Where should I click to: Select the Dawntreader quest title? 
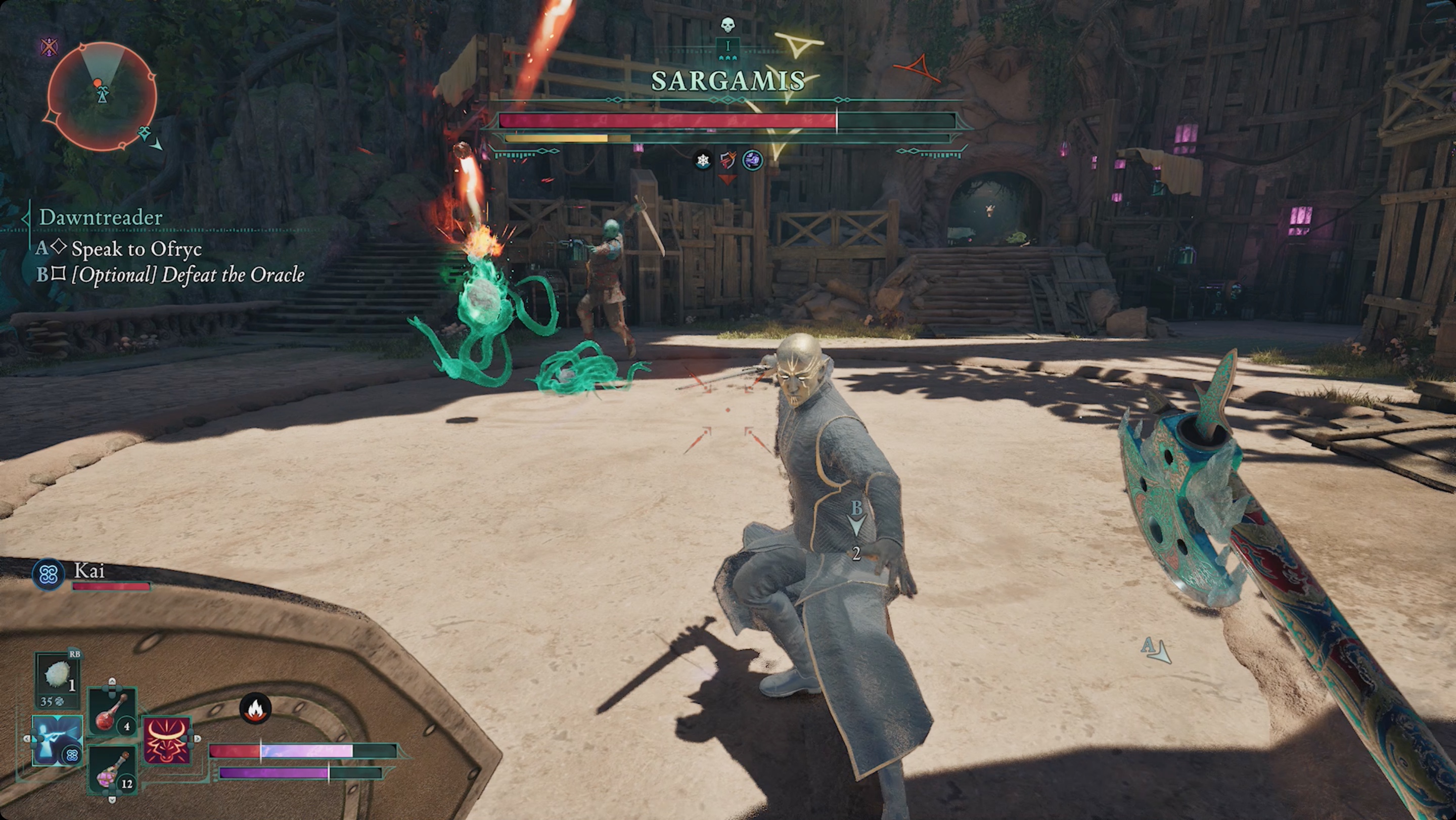[101, 217]
